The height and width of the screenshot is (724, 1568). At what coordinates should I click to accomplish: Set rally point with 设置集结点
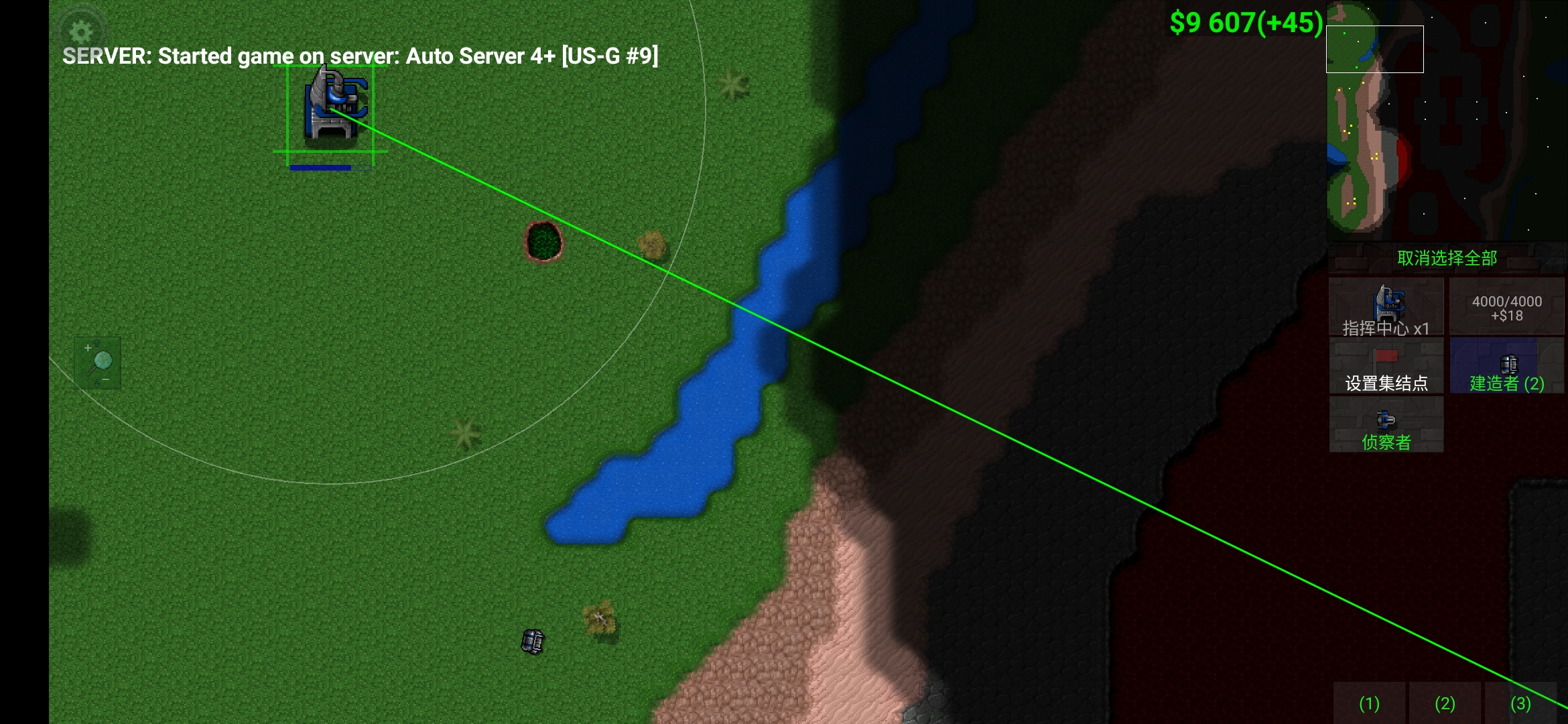click(x=1386, y=366)
